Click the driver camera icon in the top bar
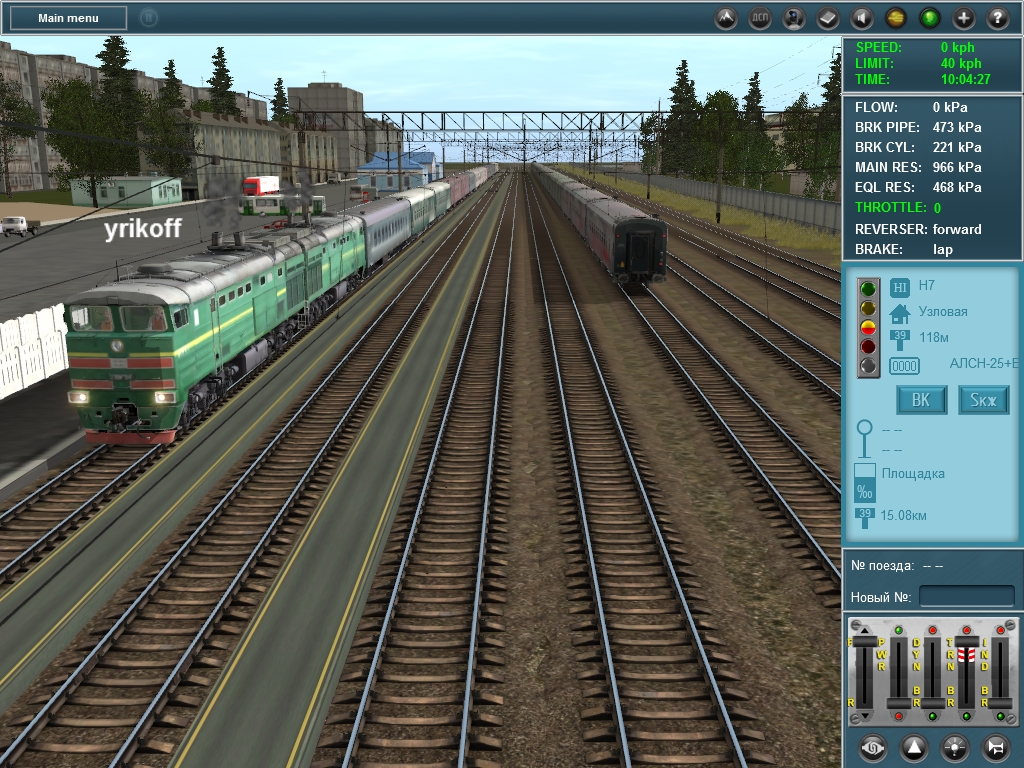The width and height of the screenshot is (1024, 768). point(794,18)
